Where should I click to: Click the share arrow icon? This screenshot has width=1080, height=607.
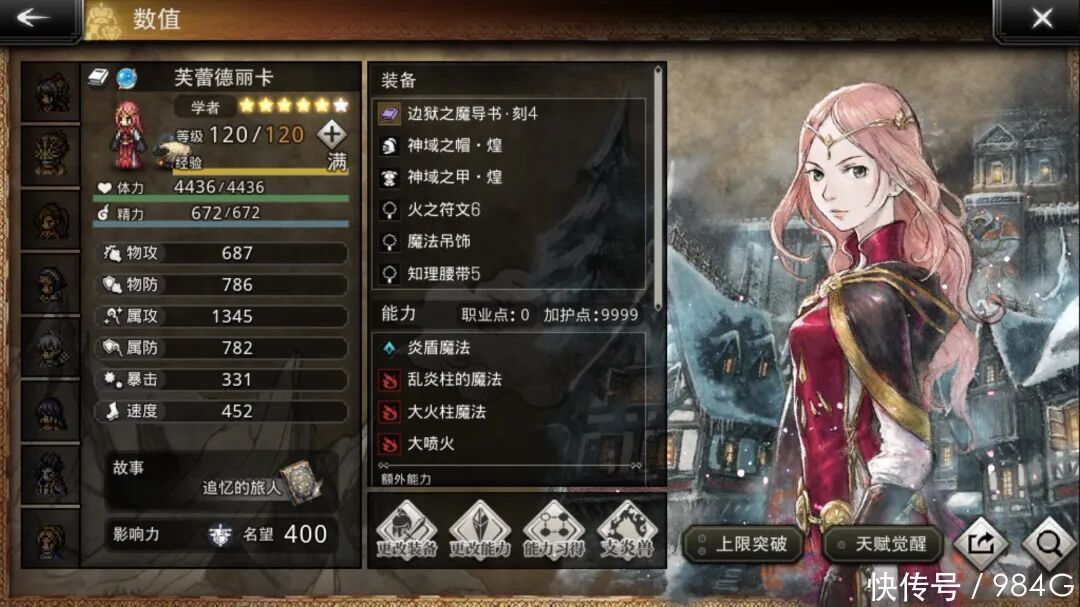[x=980, y=544]
